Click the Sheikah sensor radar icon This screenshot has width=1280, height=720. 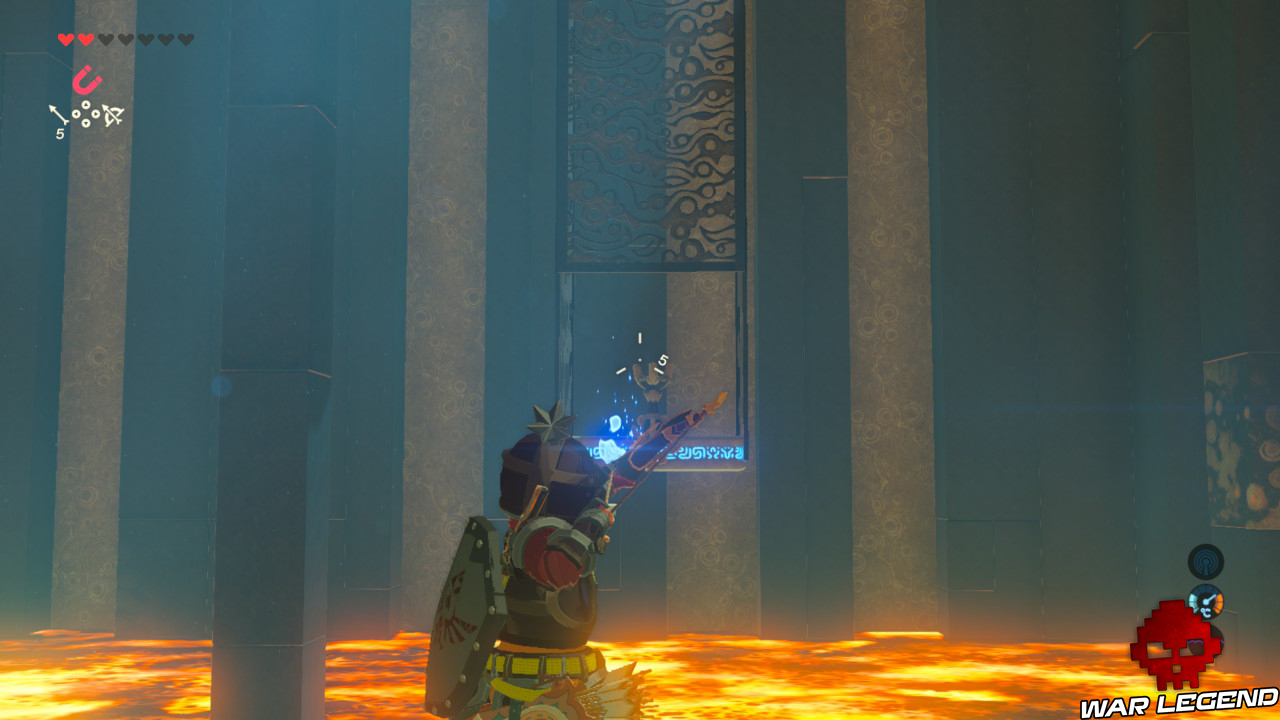pyautogui.click(x=1205, y=562)
